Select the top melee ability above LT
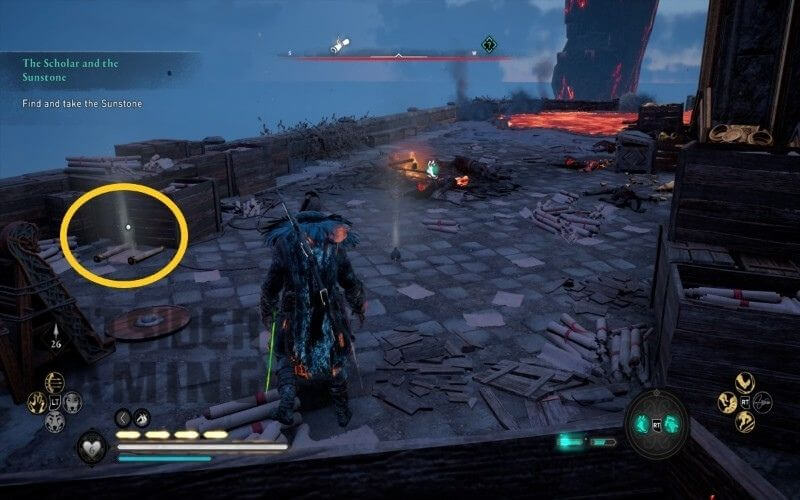The height and width of the screenshot is (500, 800). point(52,383)
